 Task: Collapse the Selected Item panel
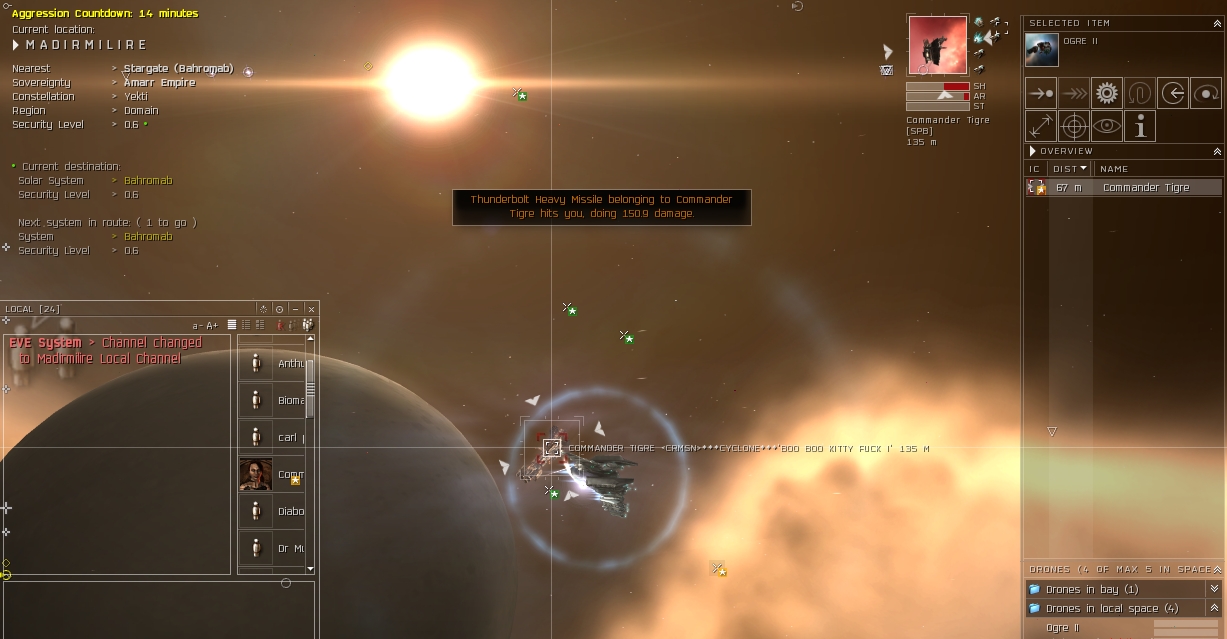tap(1217, 22)
